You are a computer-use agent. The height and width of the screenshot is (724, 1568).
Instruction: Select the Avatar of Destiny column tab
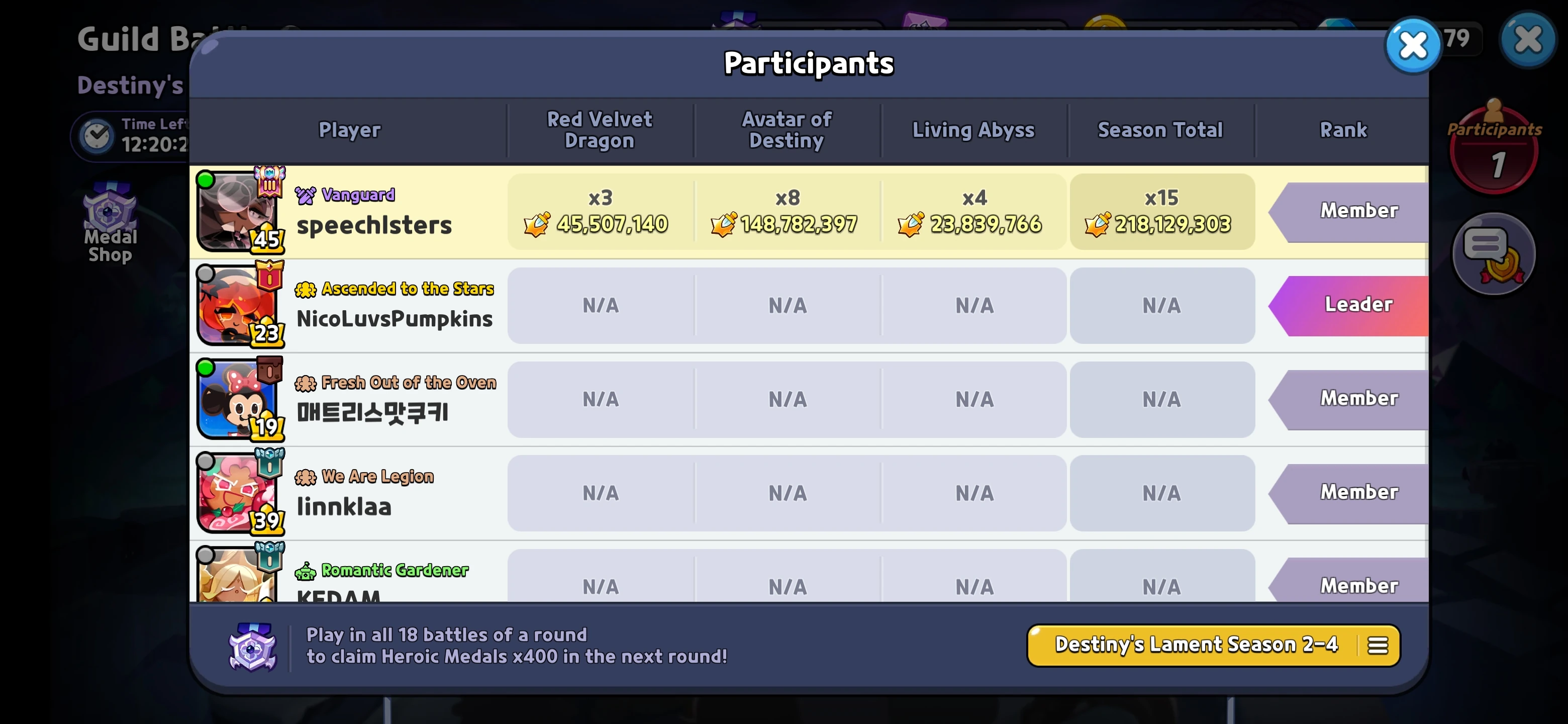[787, 130]
